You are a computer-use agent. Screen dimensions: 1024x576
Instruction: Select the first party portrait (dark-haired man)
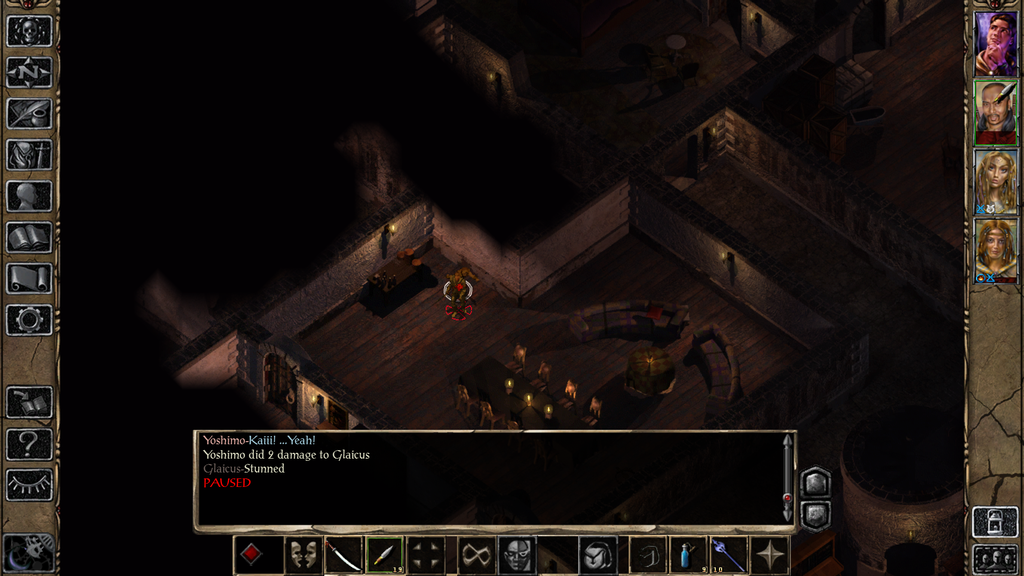click(x=995, y=43)
